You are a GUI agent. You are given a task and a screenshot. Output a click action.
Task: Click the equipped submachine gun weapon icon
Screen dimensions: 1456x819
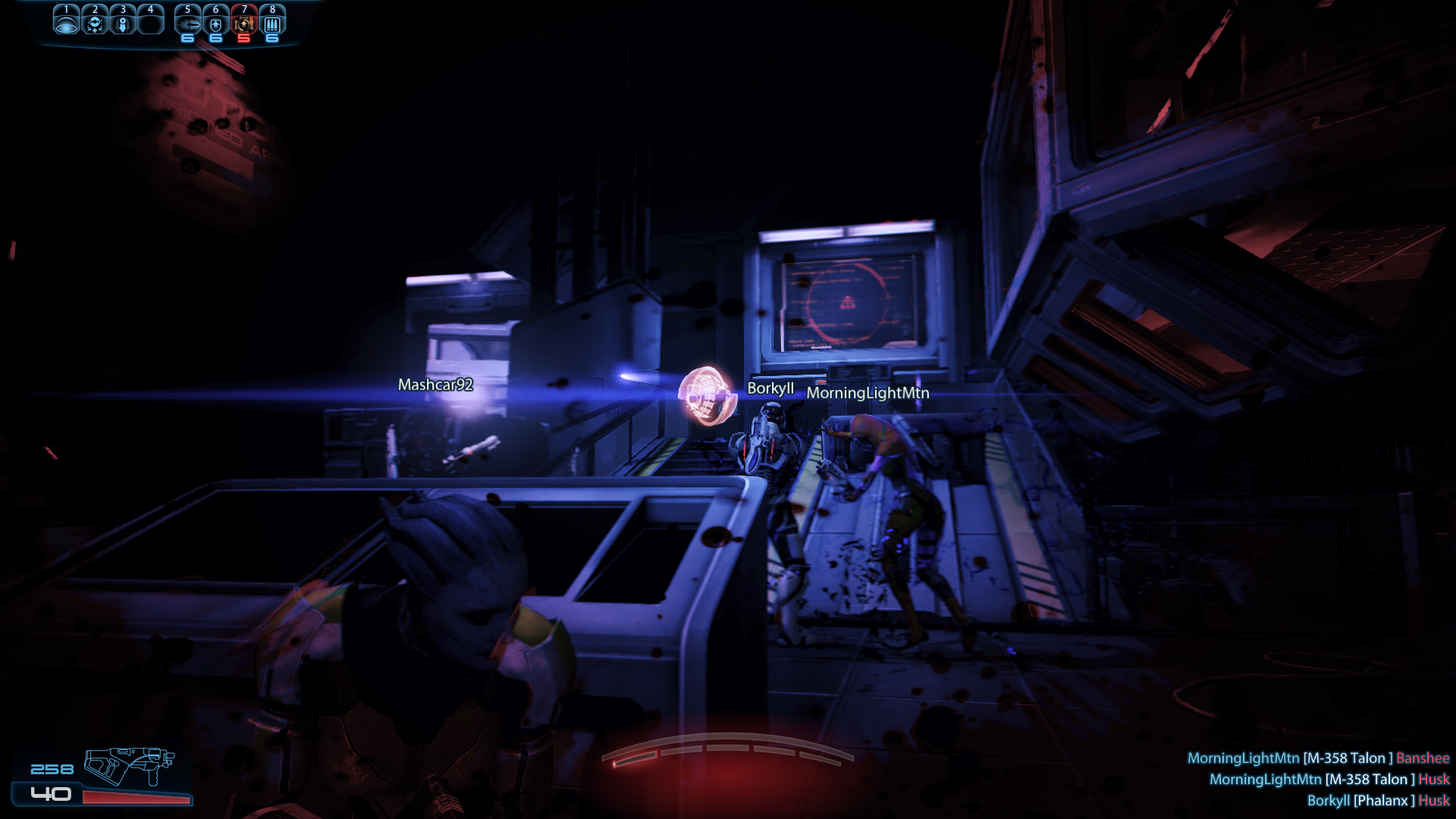pos(129,766)
